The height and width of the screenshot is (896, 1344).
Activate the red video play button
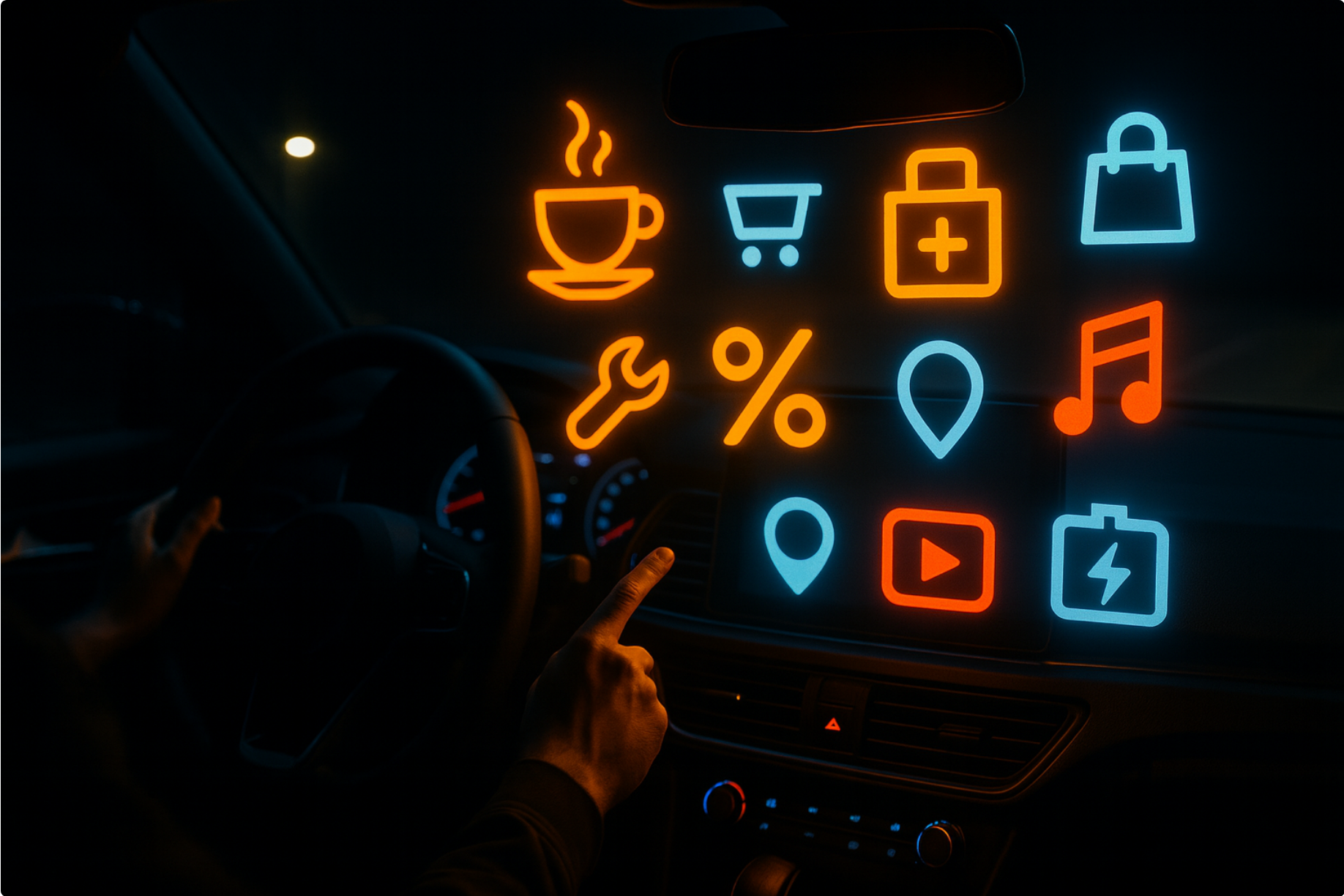pos(938,560)
